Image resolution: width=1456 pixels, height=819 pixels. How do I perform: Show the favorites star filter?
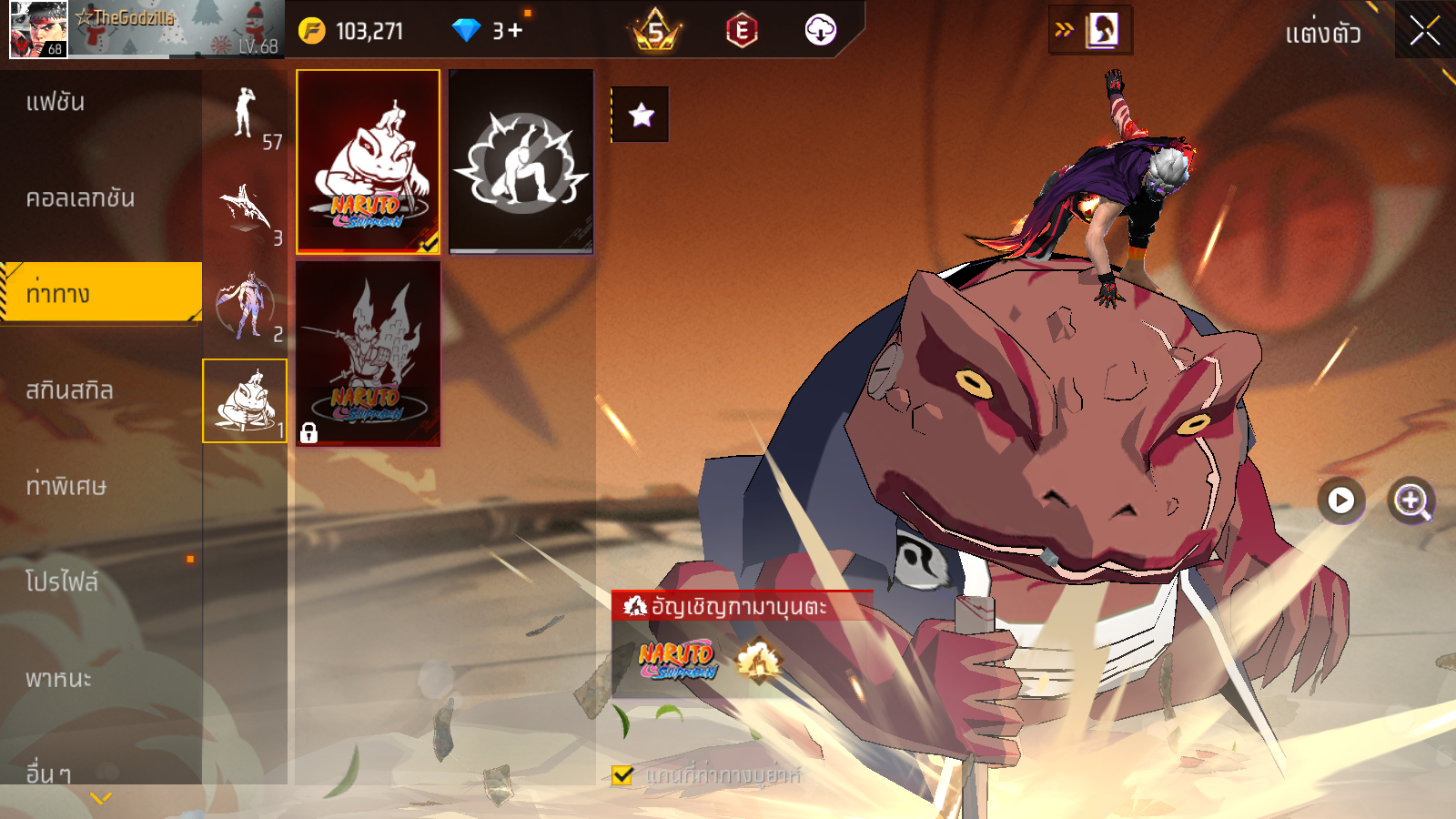[x=641, y=115]
